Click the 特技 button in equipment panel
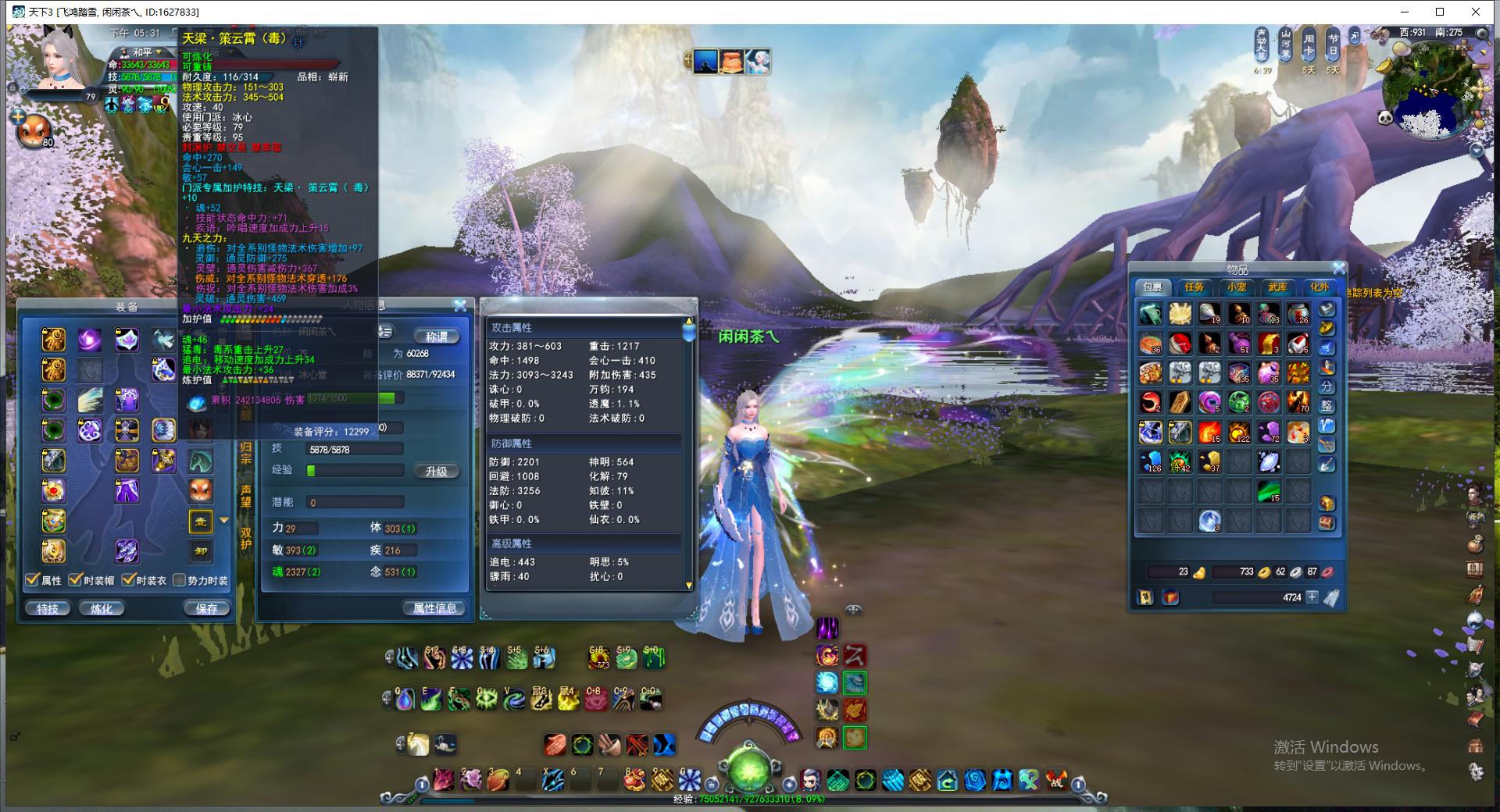 click(x=48, y=608)
